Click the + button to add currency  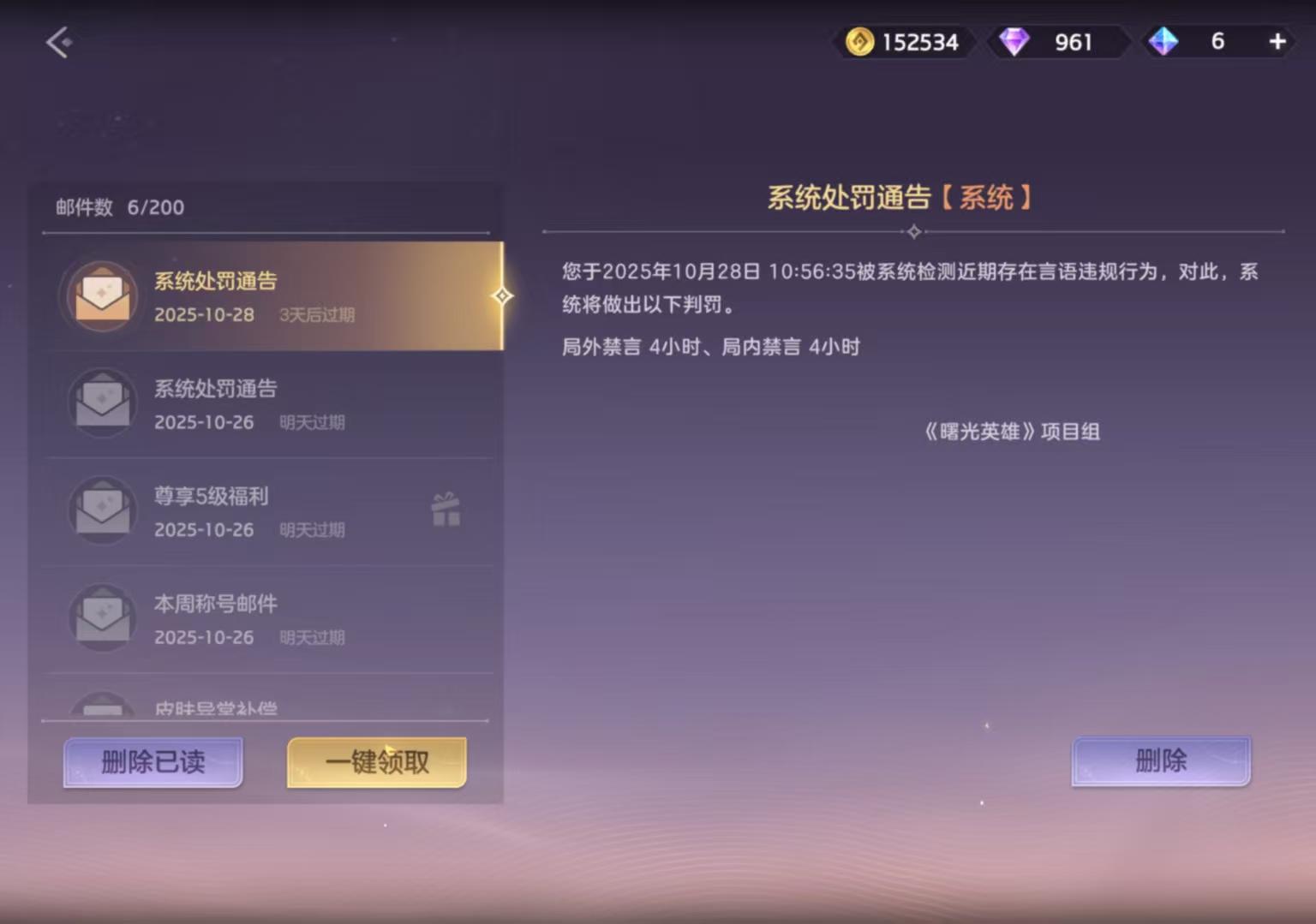tap(1277, 40)
